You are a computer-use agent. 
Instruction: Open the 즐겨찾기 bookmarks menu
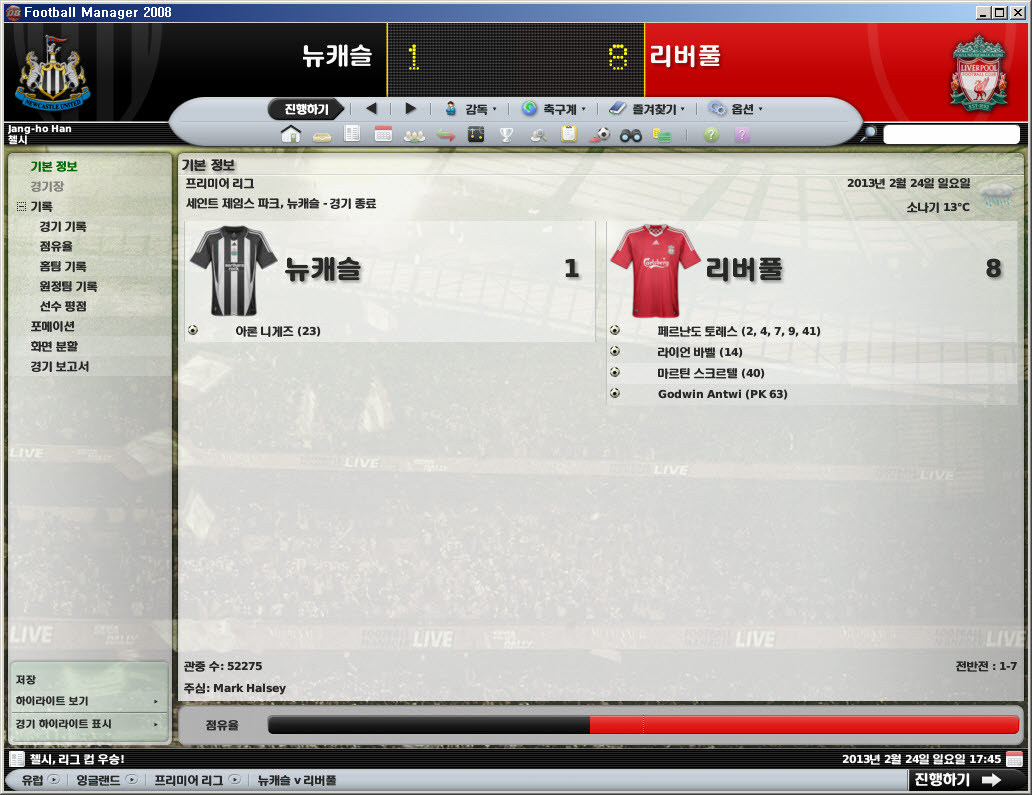646,109
